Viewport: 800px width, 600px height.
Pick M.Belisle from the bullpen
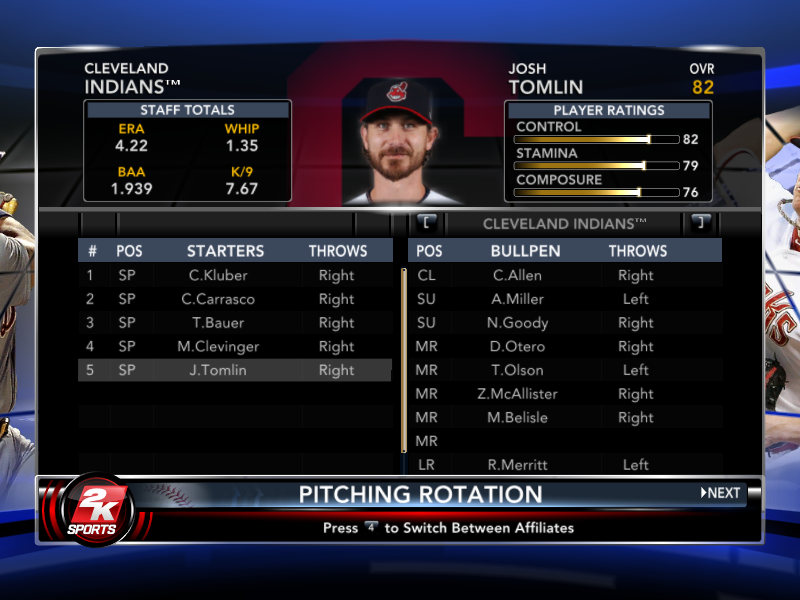click(x=518, y=418)
